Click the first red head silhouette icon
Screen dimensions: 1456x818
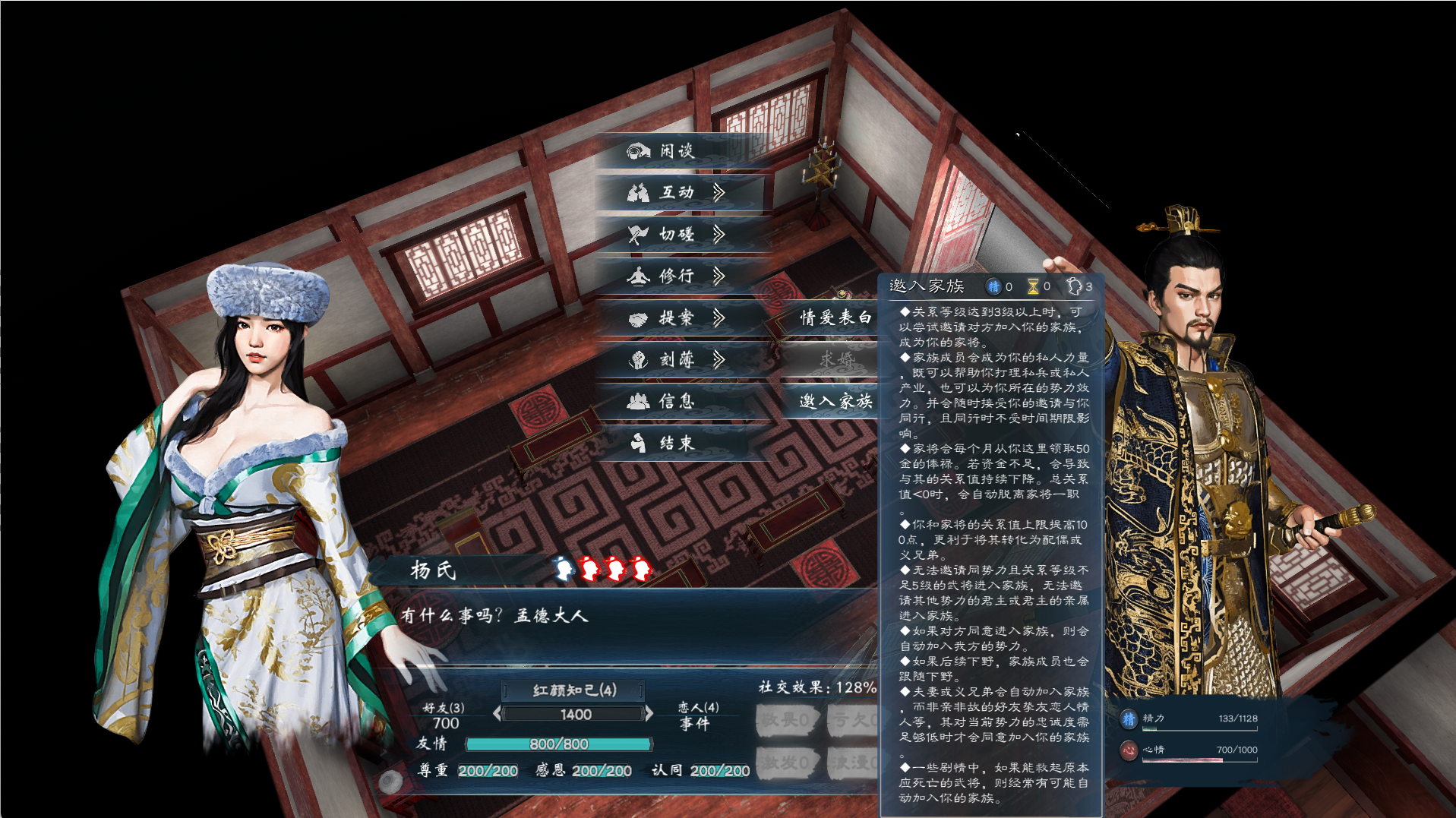coord(589,570)
